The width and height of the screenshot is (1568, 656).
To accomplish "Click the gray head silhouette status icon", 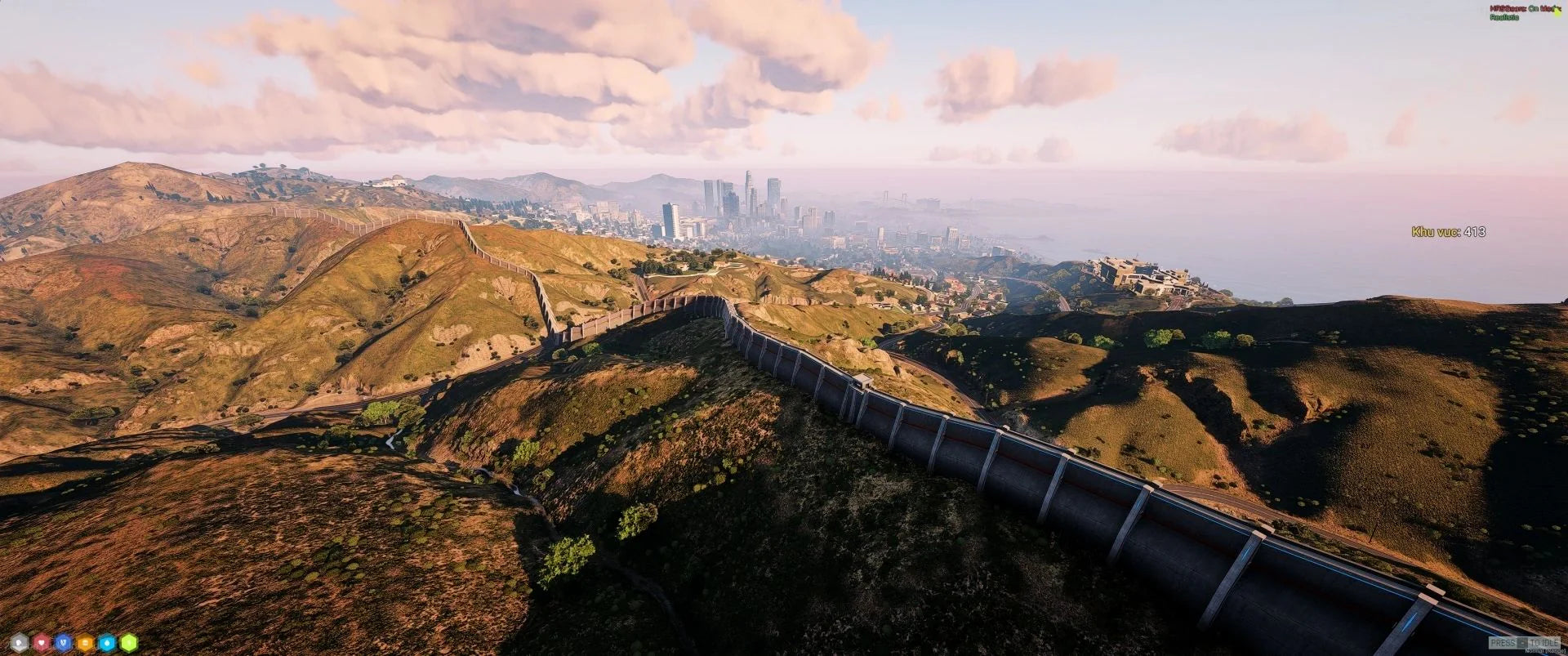I will tap(20, 643).
